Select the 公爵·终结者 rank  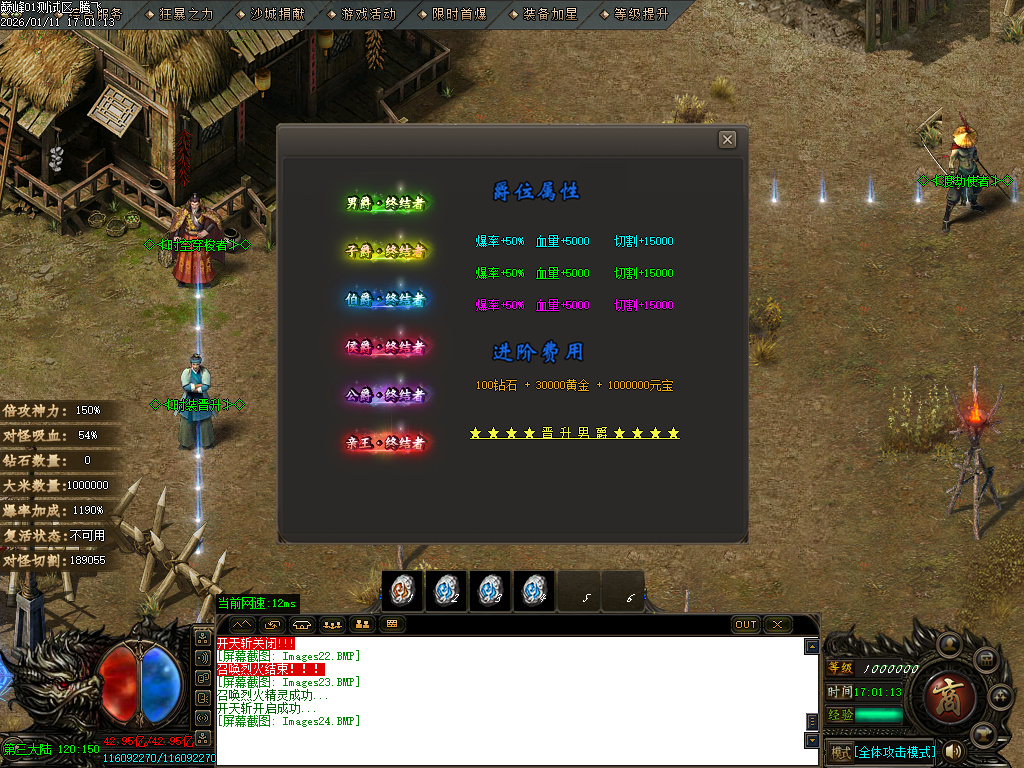tap(386, 395)
